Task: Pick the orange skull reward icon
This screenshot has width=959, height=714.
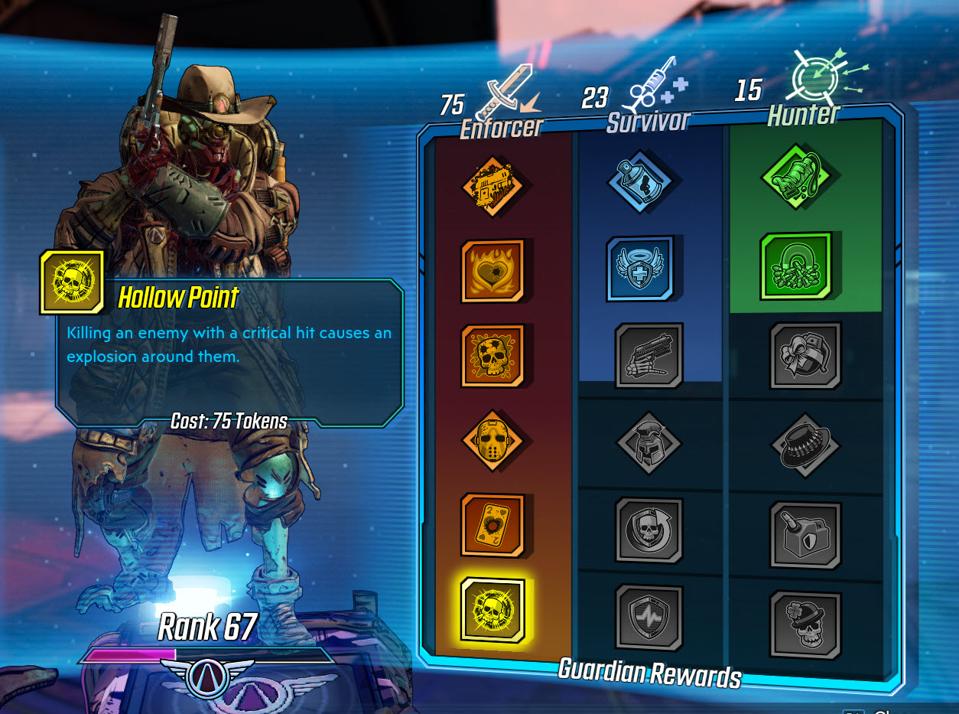Action: click(x=493, y=356)
